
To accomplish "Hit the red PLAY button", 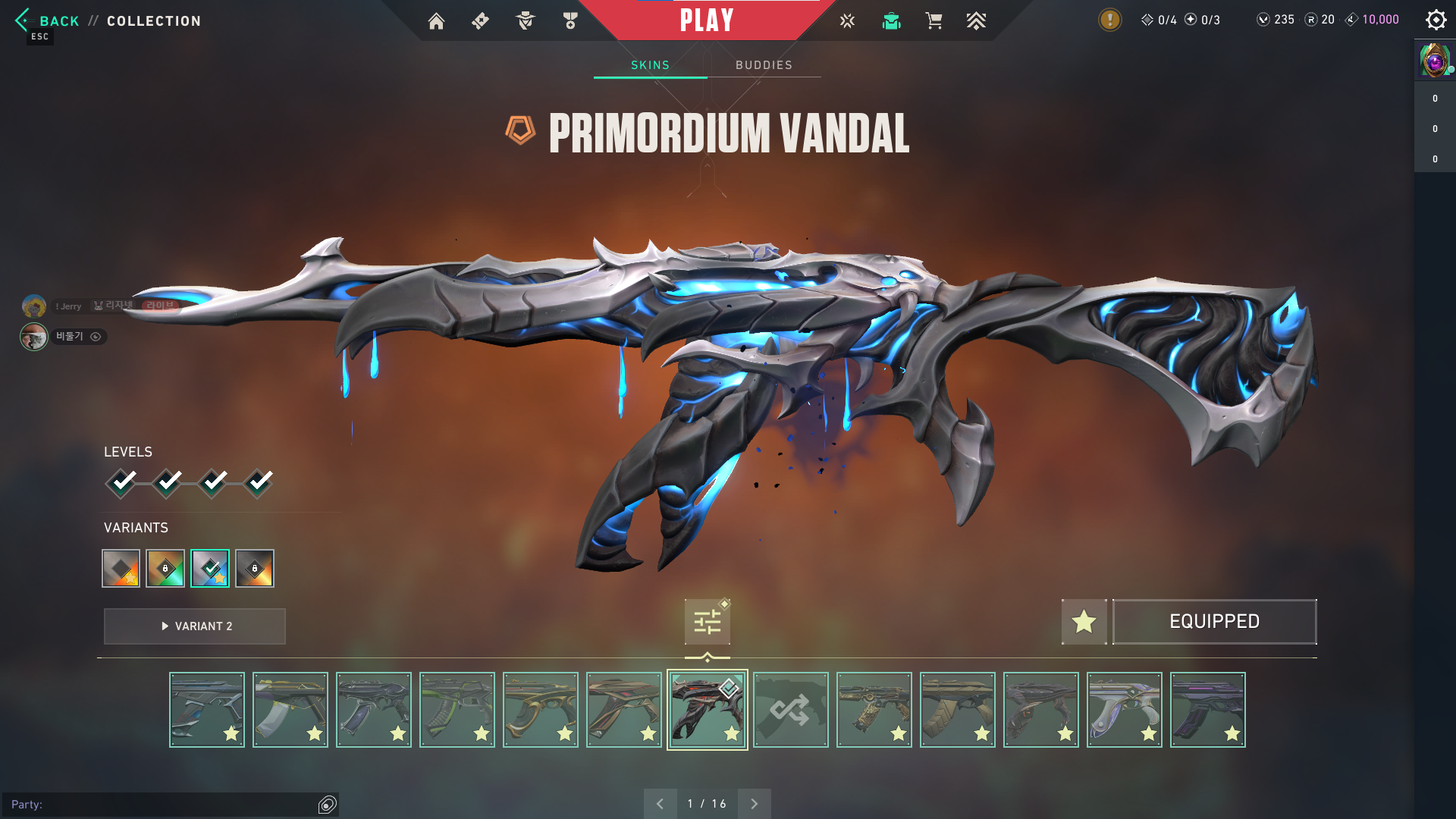I will click(706, 20).
